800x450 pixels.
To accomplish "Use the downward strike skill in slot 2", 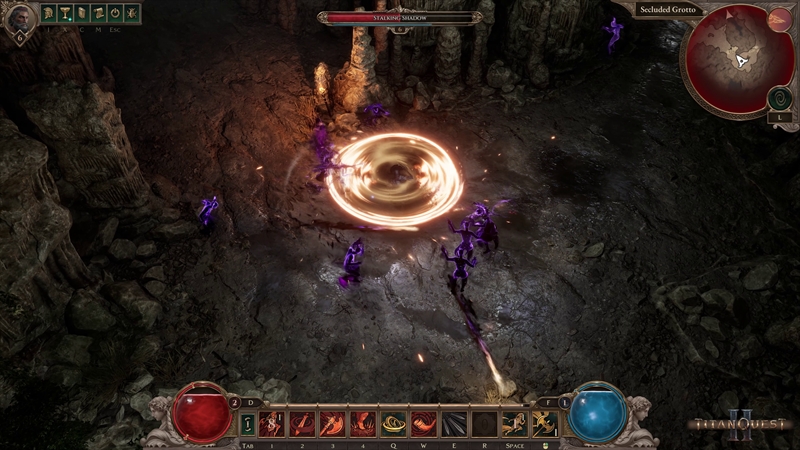I will pyautogui.click(x=302, y=423).
